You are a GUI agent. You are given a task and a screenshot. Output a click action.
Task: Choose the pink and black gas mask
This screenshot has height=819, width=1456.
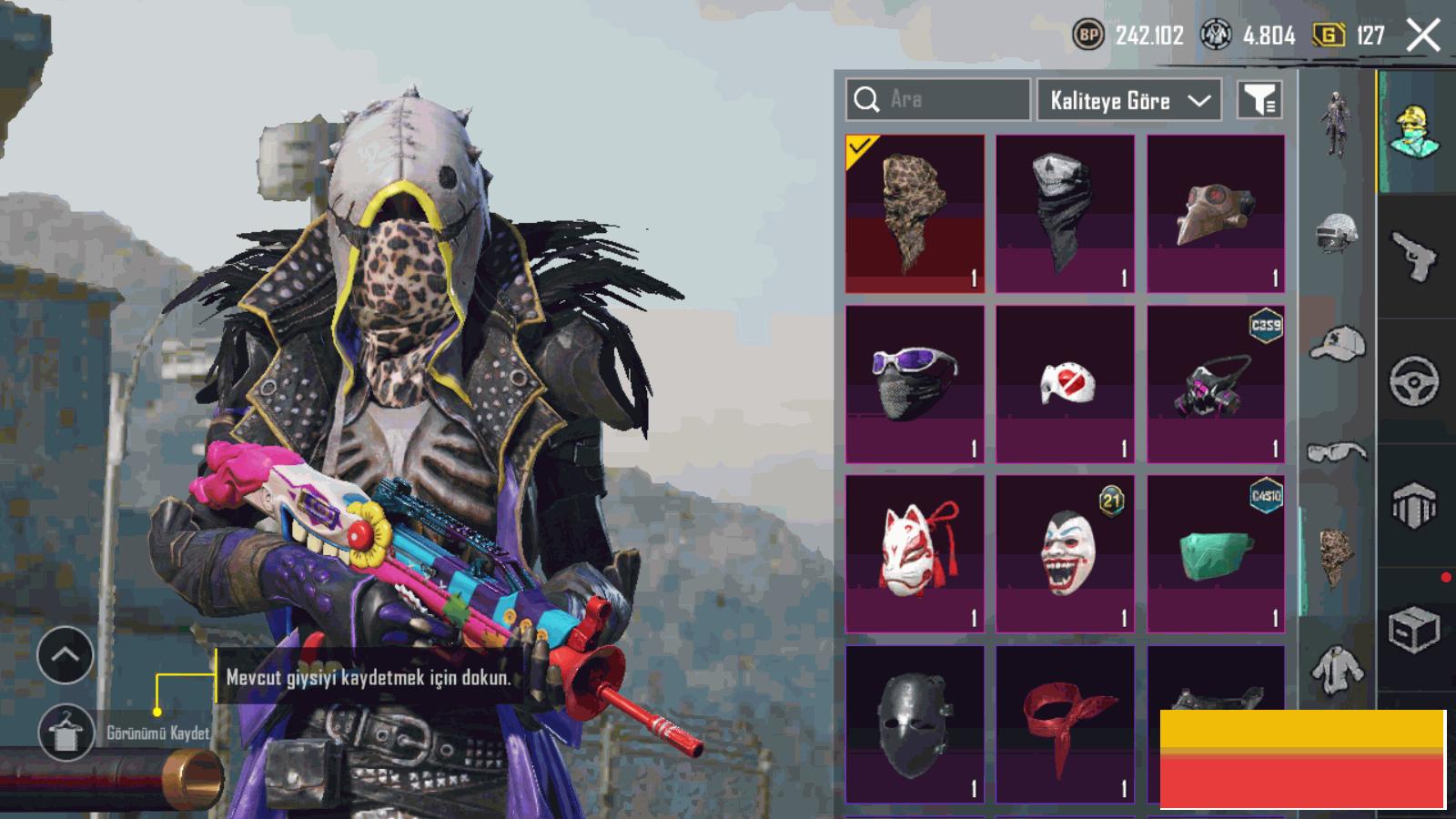(x=1216, y=384)
